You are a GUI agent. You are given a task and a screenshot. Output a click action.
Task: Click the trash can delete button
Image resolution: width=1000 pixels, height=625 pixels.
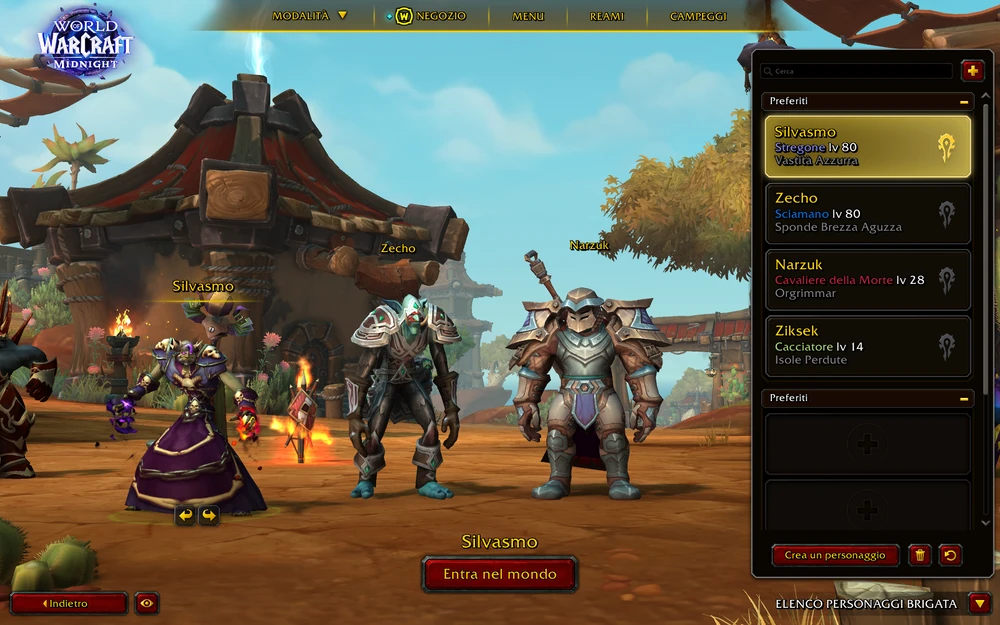pyautogui.click(x=920, y=556)
